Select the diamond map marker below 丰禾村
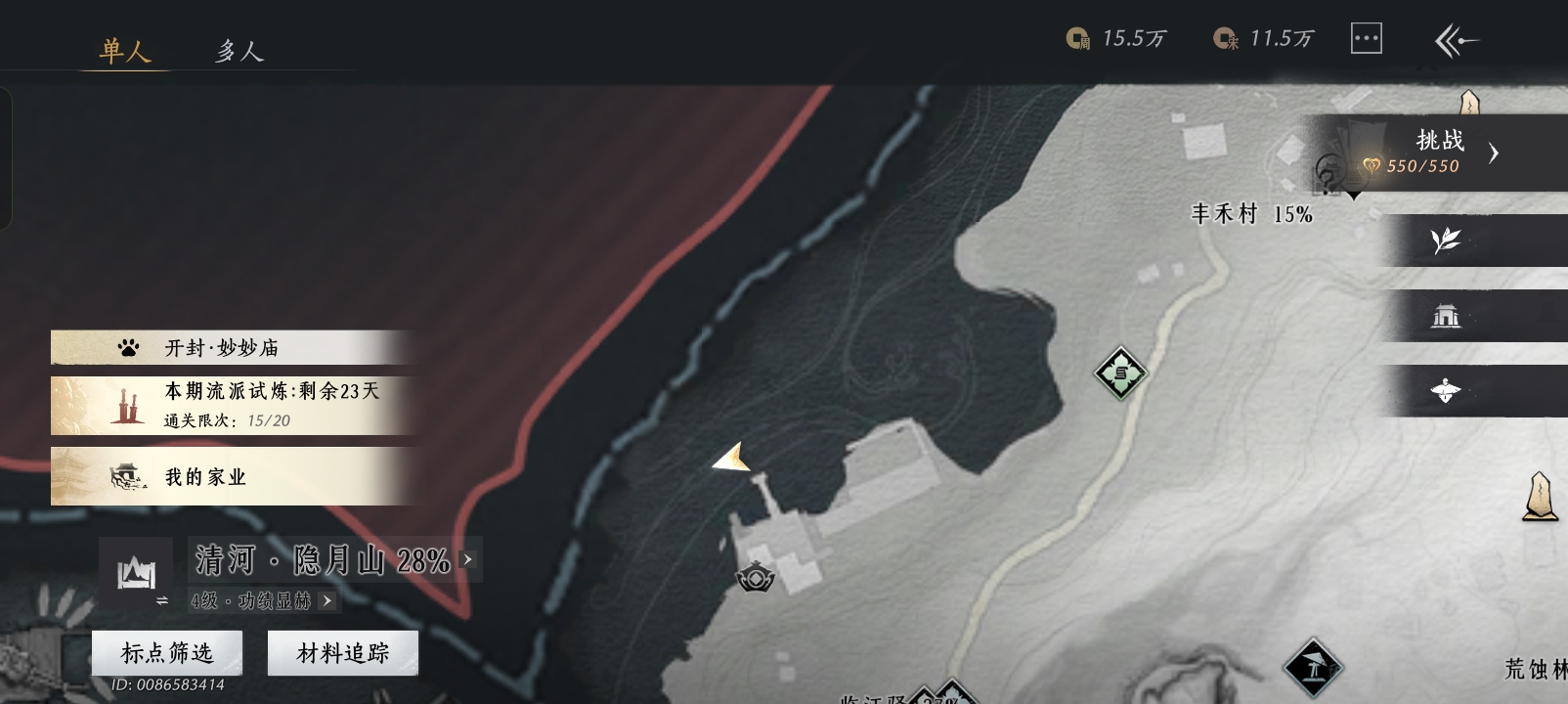The width and height of the screenshot is (1568, 704). pyautogui.click(x=1119, y=373)
